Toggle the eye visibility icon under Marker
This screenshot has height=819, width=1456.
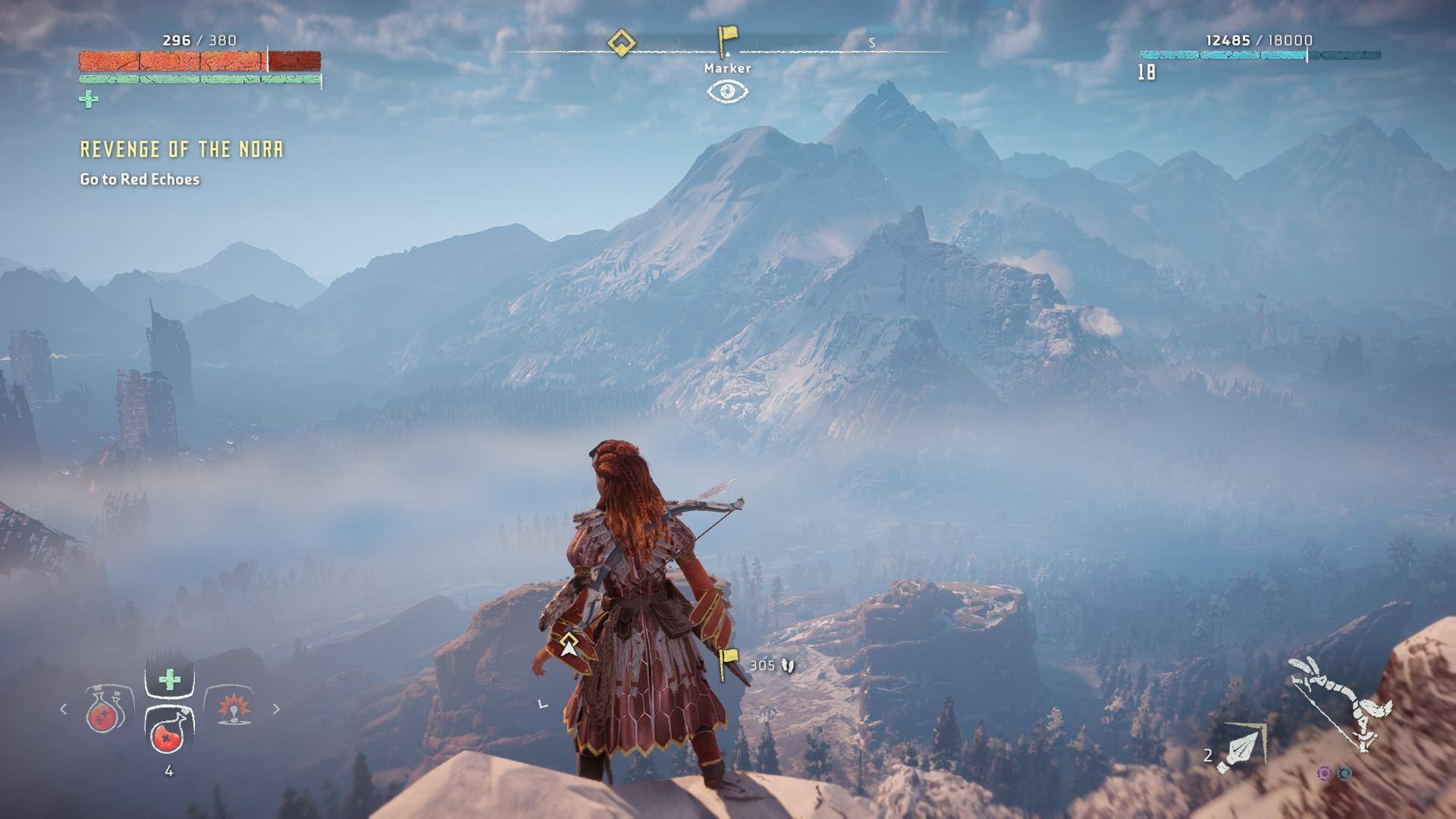click(x=727, y=92)
